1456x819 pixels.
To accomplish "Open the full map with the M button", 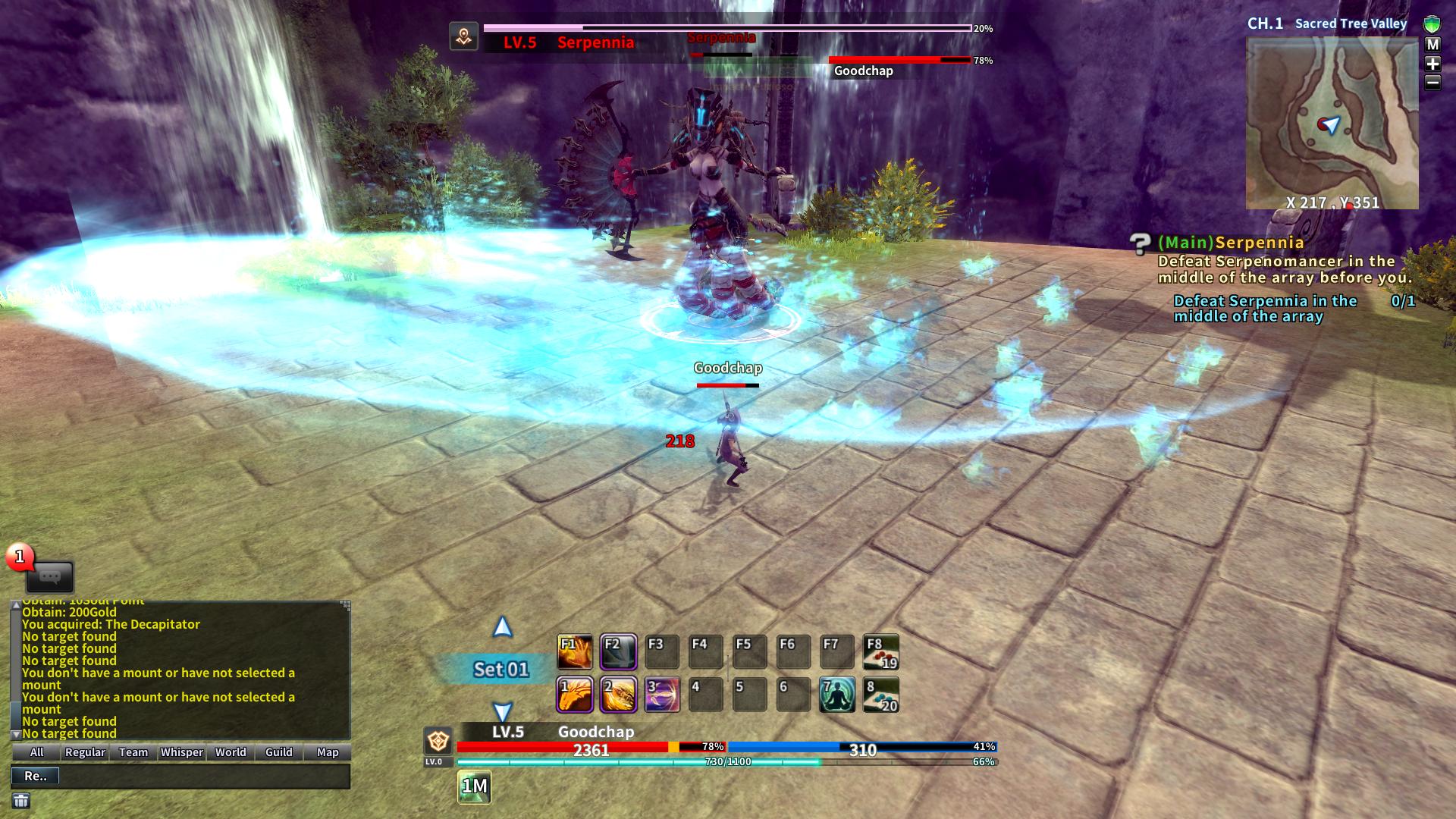I will pos(1432,45).
